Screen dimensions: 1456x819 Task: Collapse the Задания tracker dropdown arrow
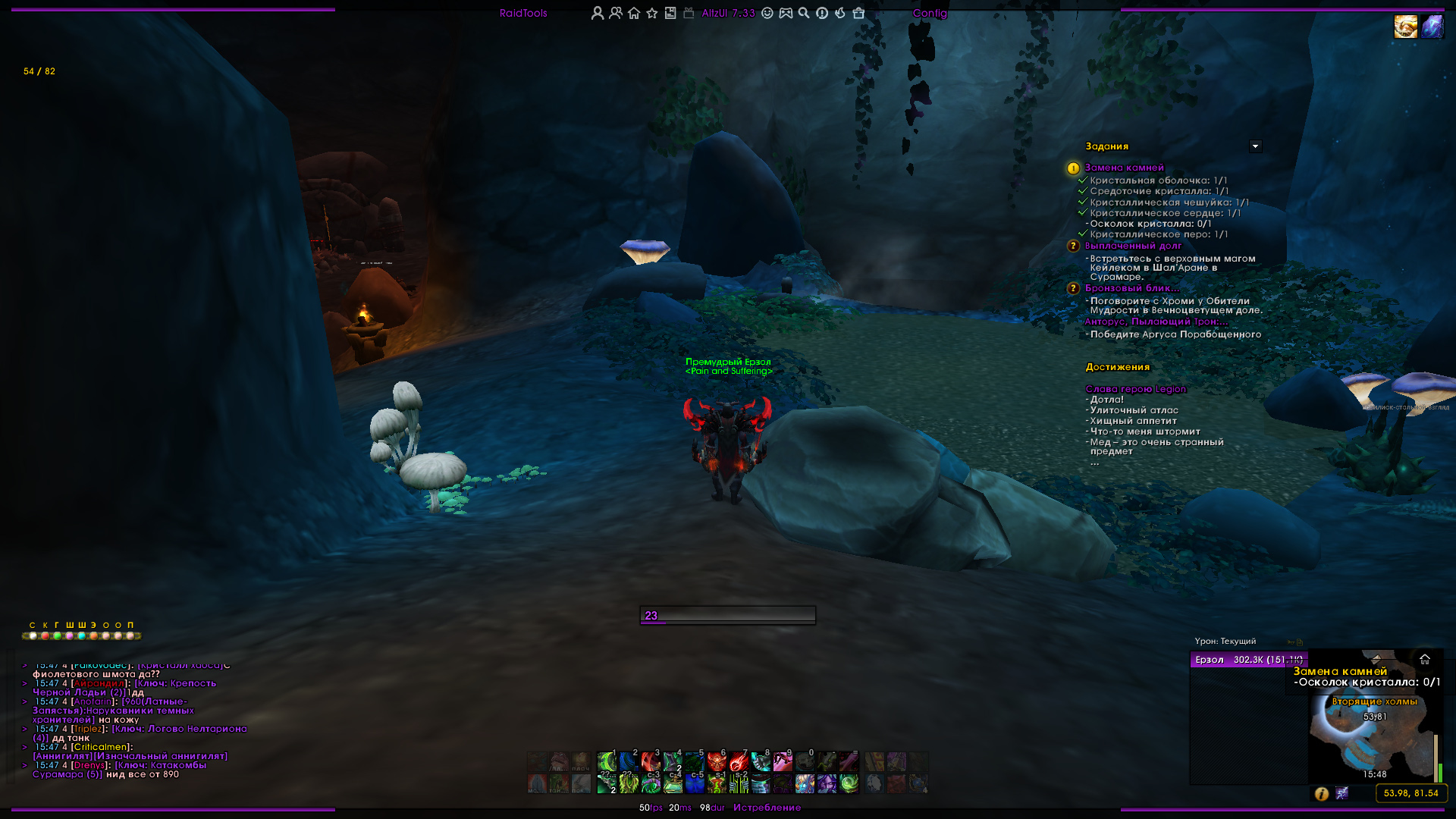pyautogui.click(x=1255, y=146)
